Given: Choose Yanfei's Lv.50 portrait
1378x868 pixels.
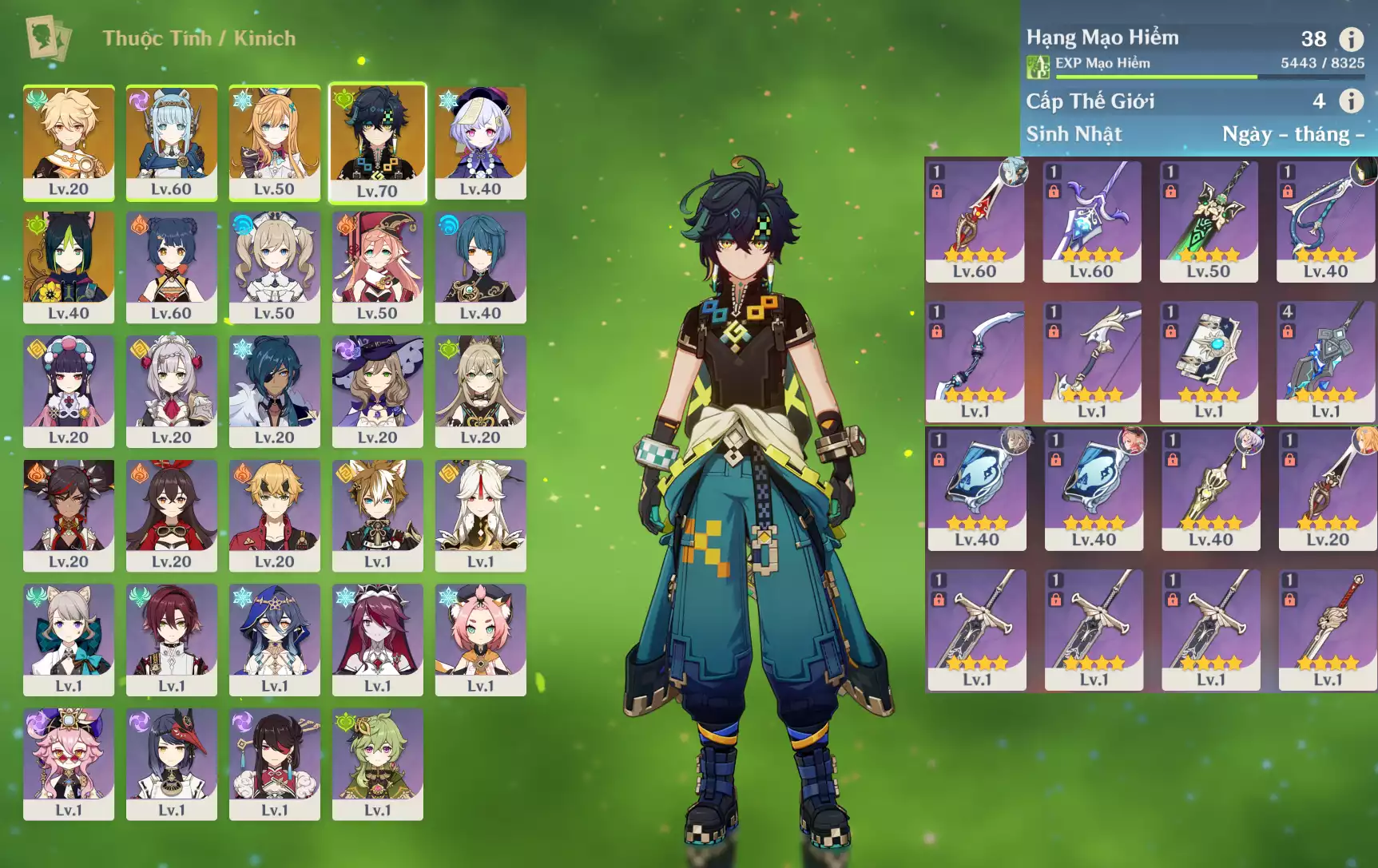Looking at the screenshot, I should pos(377,266).
